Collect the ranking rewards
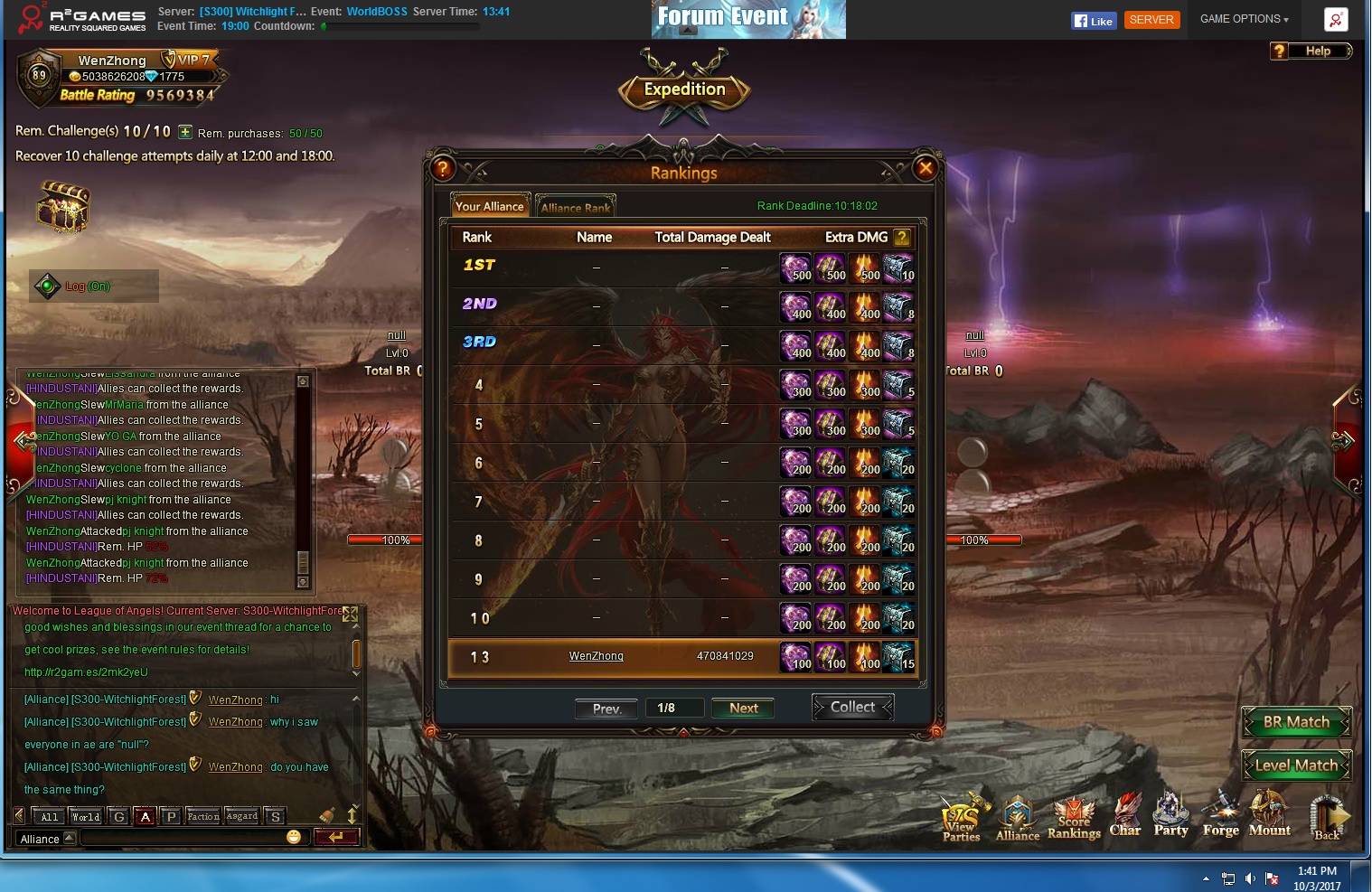Image resolution: width=1372 pixels, height=892 pixels. pos(852,708)
